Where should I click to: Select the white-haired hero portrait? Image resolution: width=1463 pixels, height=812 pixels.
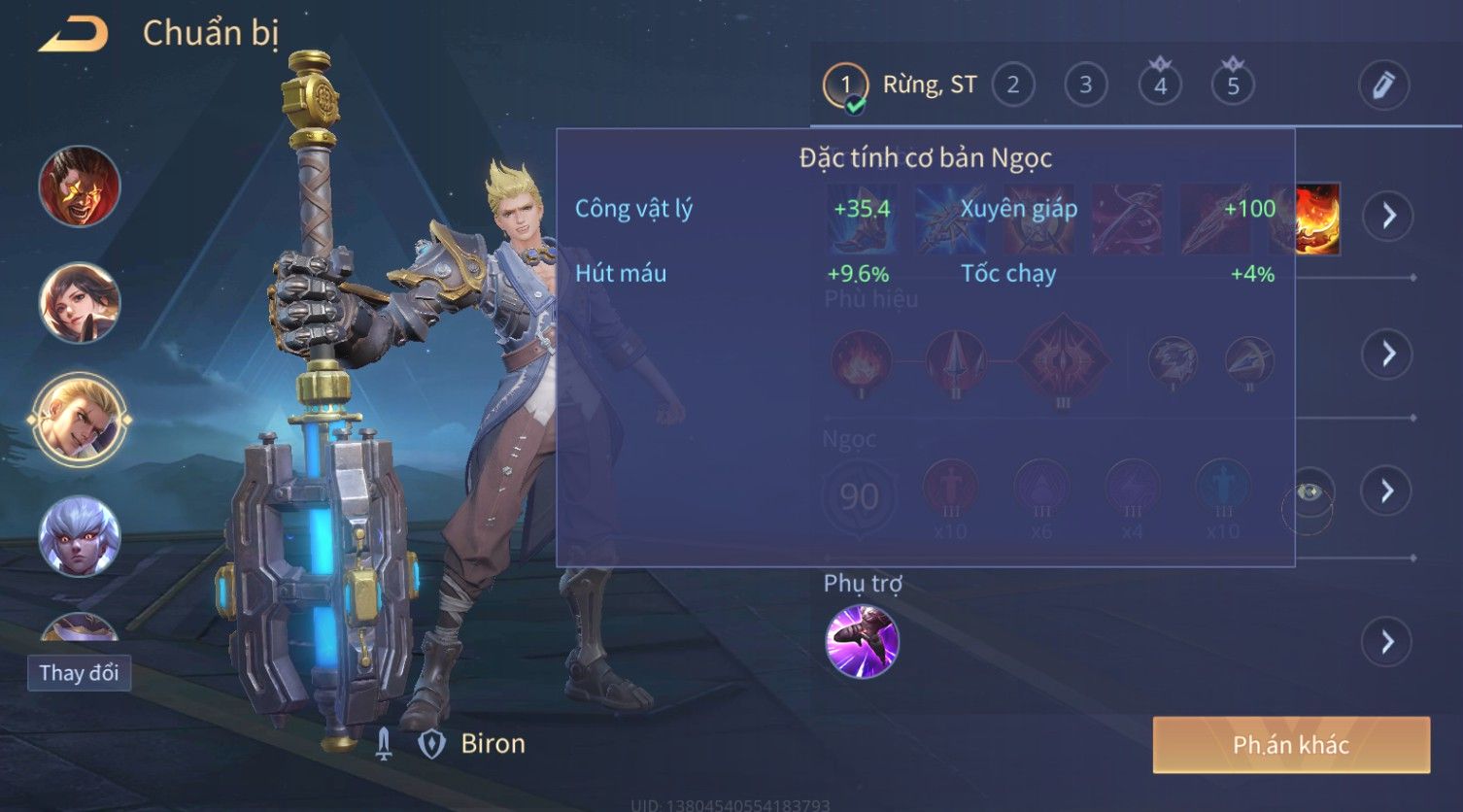(80, 535)
